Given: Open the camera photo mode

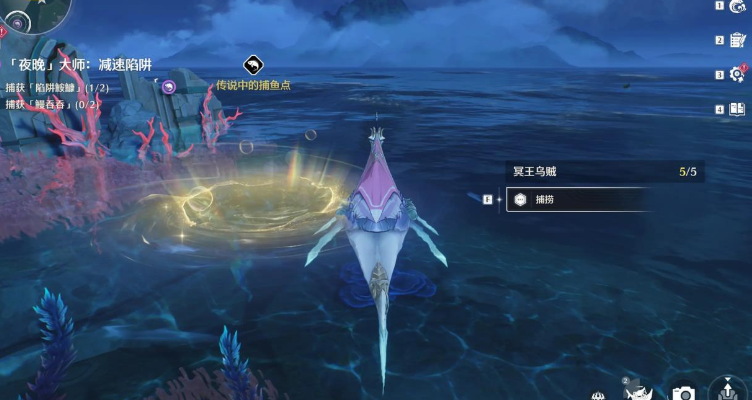Looking at the screenshot, I should pyautogui.click(x=684, y=393).
